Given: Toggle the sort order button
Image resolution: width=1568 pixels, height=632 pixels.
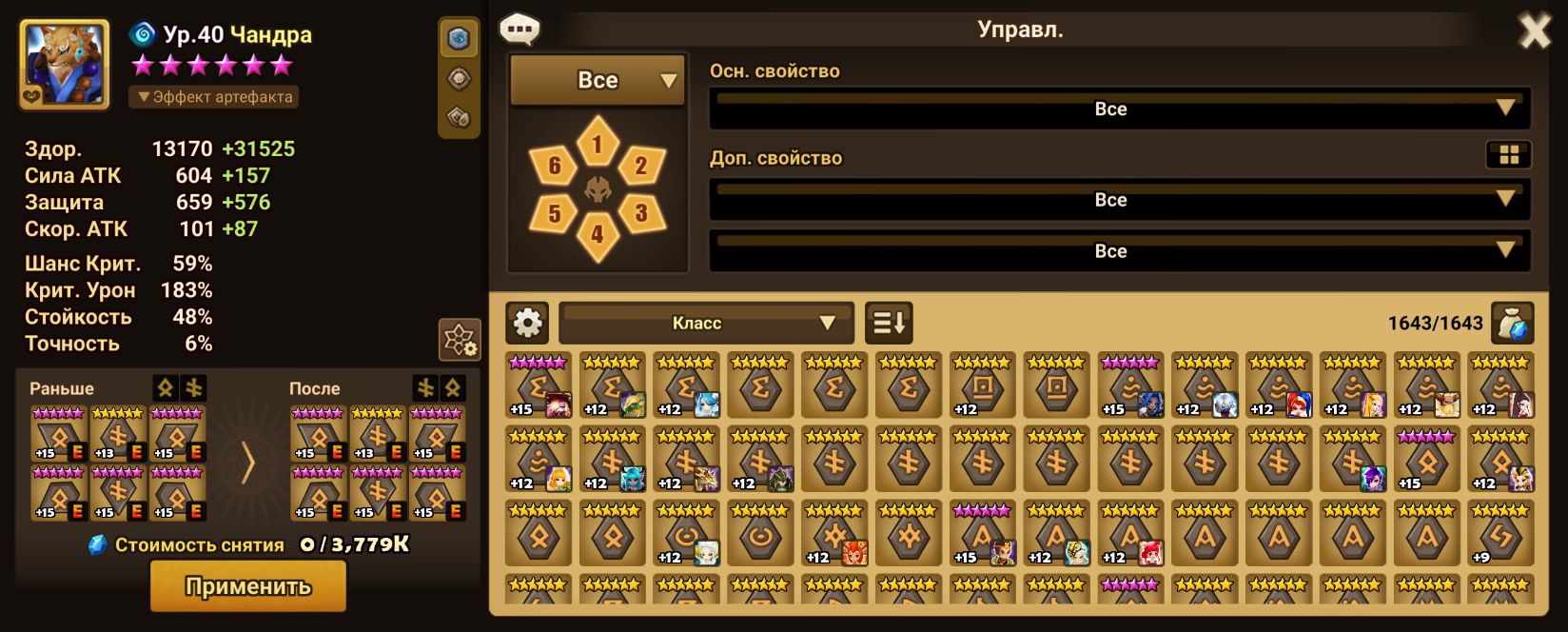Looking at the screenshot, I should point(889,324).
